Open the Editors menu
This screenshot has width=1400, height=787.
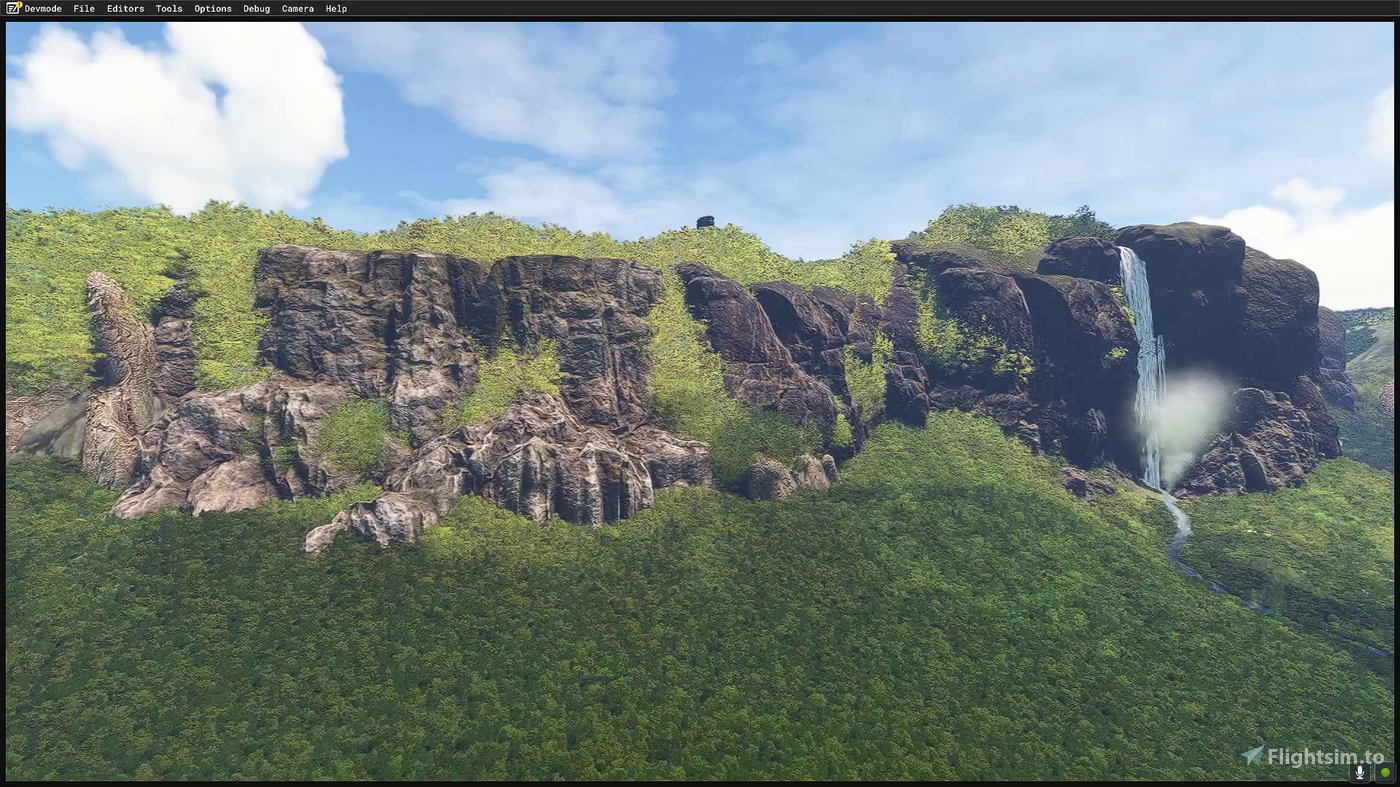point(125,8)
